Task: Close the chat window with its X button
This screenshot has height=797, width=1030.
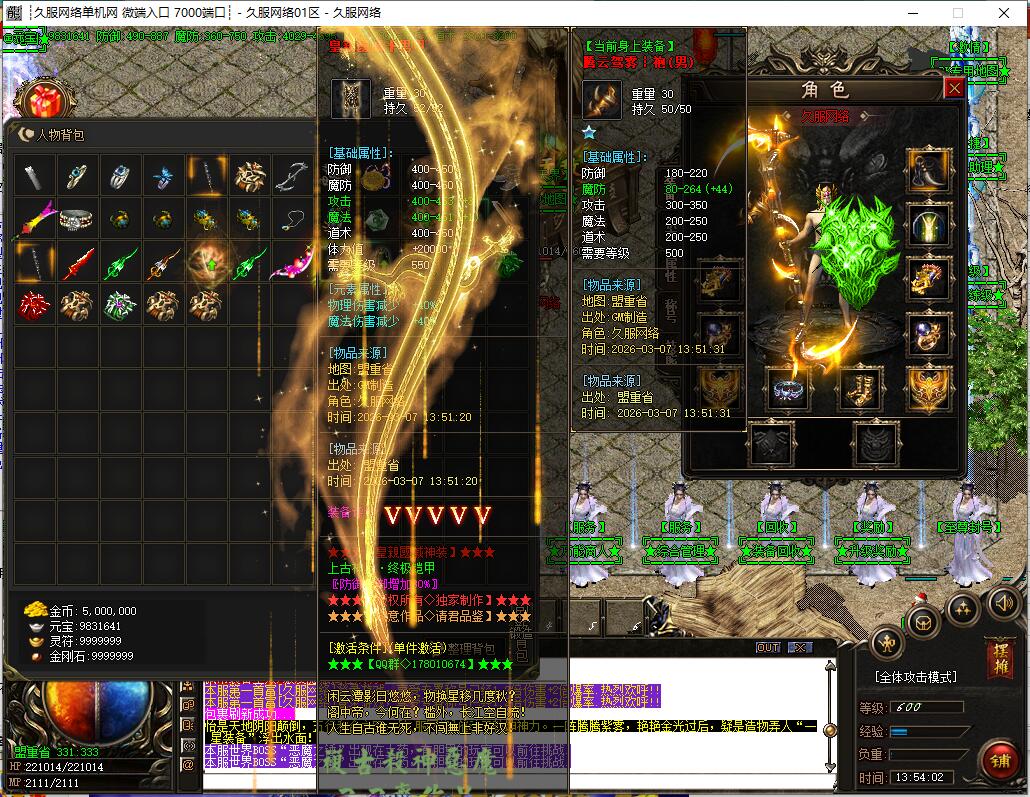Action: coord(800,648)
